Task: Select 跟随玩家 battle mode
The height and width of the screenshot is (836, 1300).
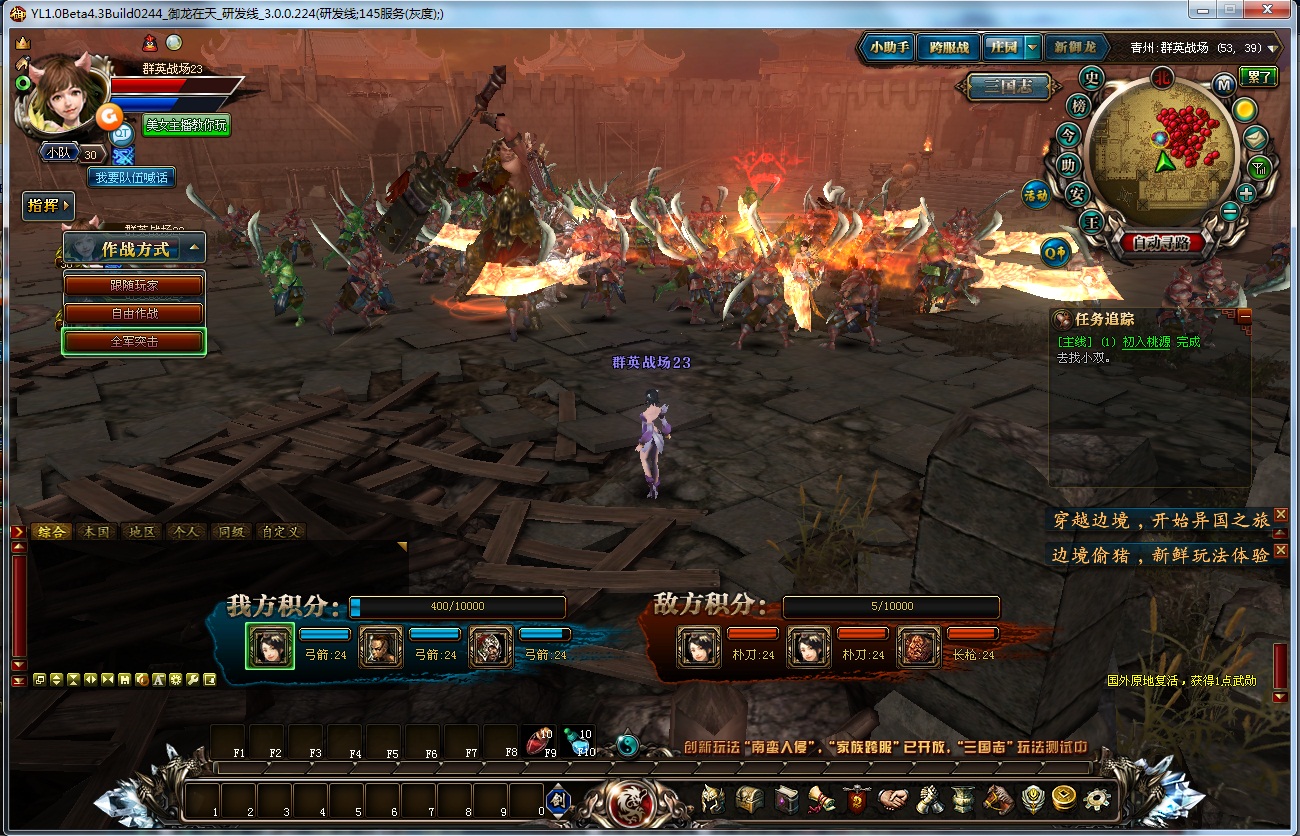Action: pyautogui.click(x=134, y=285)
